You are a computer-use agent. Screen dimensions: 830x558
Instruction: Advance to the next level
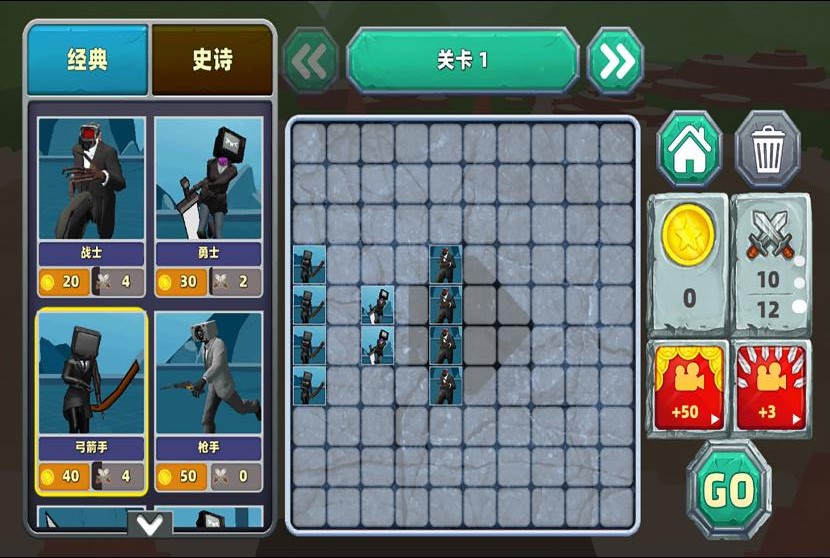coord(615,61)
